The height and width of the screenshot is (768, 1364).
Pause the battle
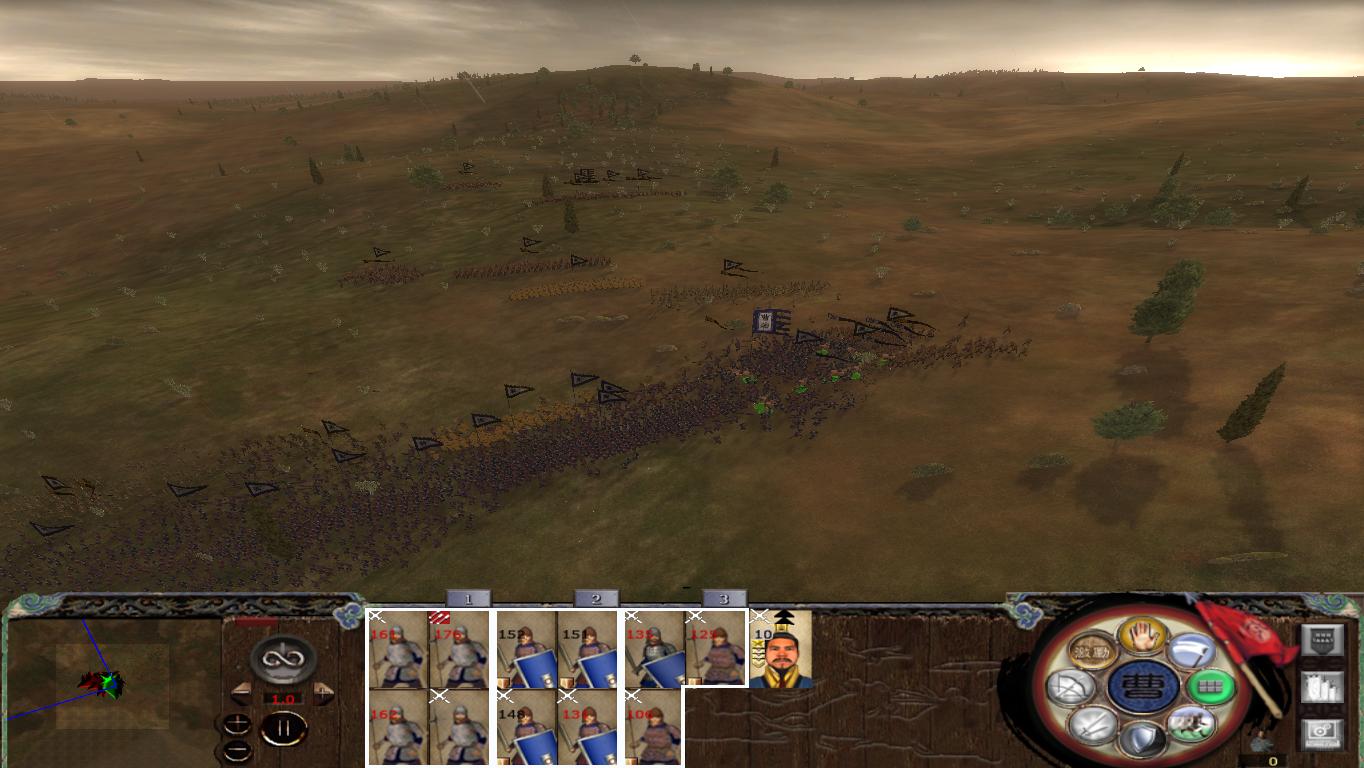click(x=284, y=727)
